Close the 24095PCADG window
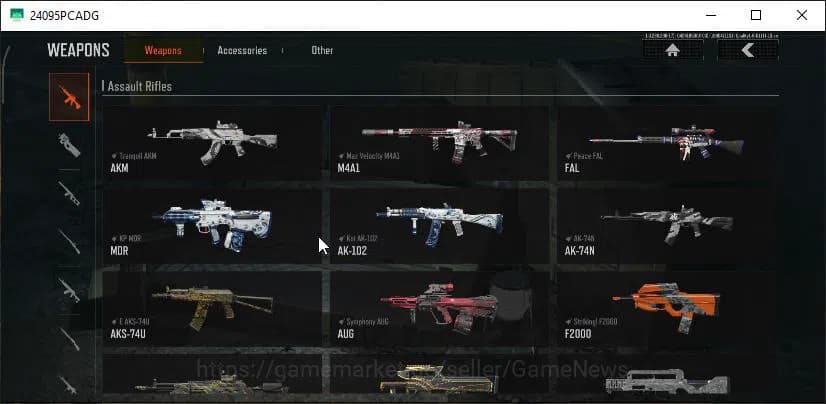The height and width of the screenshot is (404, 826). click(802, 15)
